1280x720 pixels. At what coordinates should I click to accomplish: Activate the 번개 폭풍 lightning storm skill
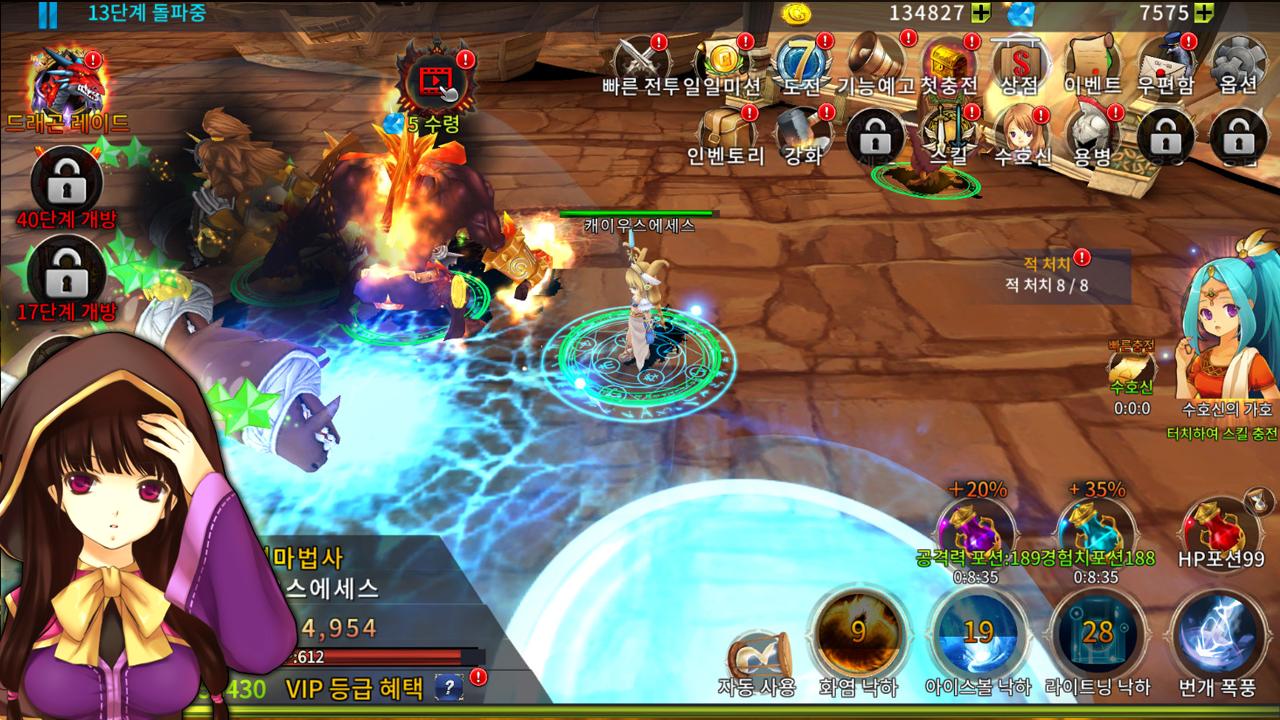click(x=1216, y=634)
